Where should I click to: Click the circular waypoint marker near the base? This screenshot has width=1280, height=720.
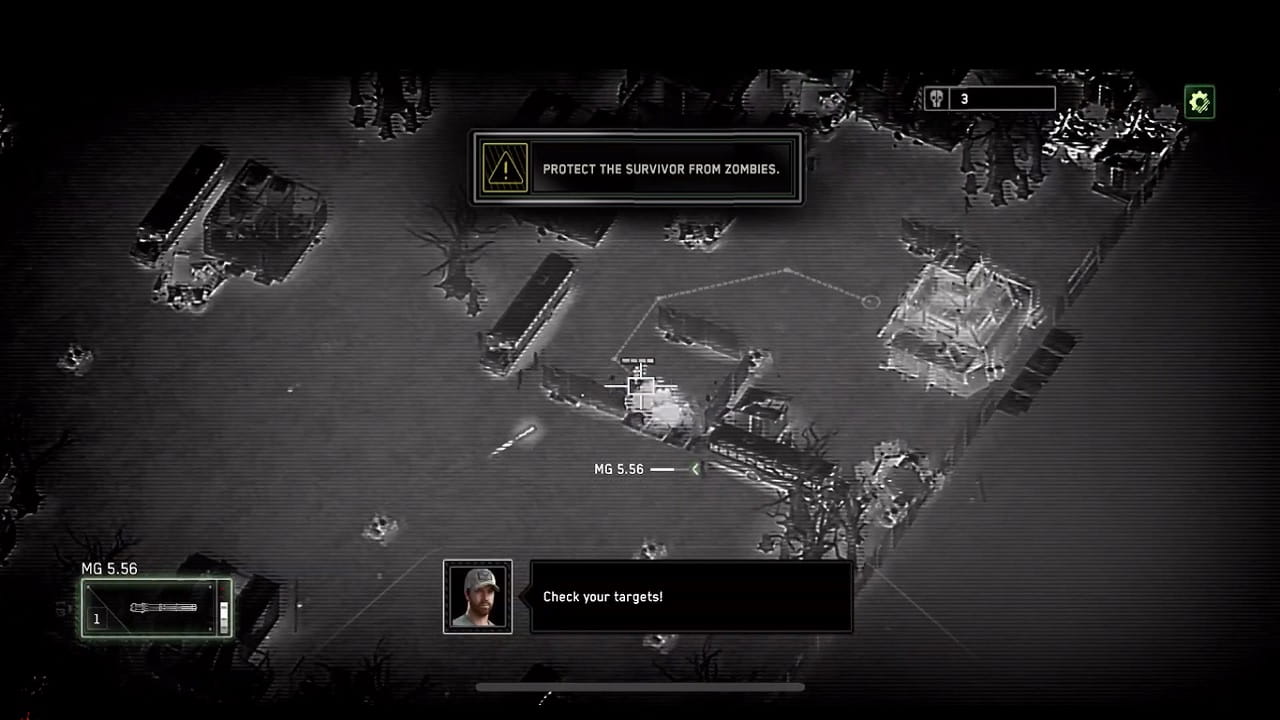tap(869, 301)
